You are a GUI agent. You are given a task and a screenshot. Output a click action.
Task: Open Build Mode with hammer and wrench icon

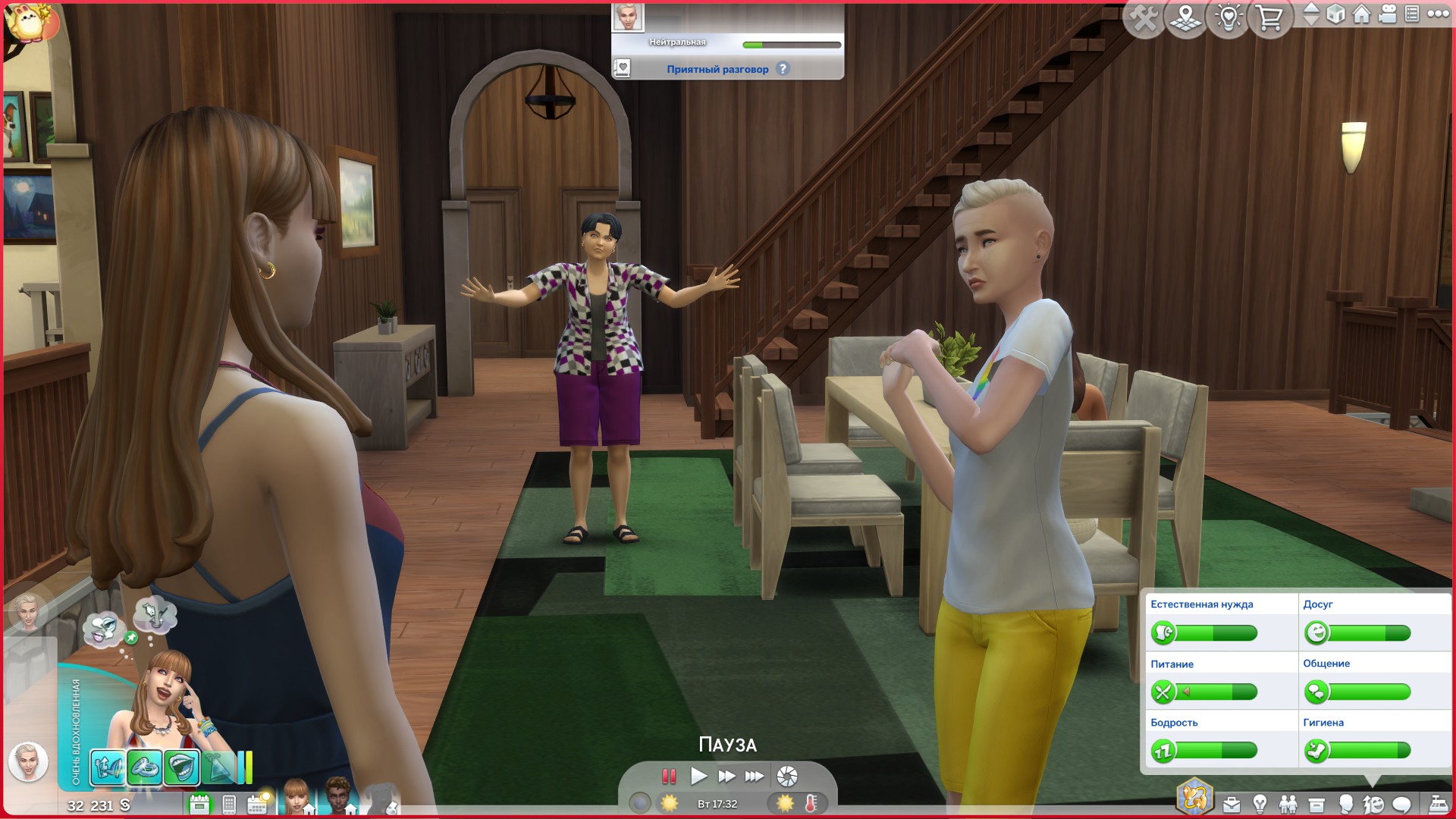[x=1144, y=17]
